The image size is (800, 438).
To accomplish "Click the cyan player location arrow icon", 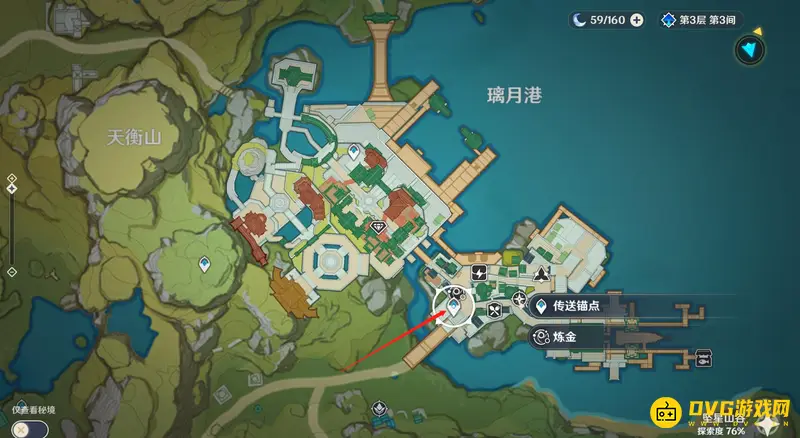I will pyautogui.click(x=747, y=48).
